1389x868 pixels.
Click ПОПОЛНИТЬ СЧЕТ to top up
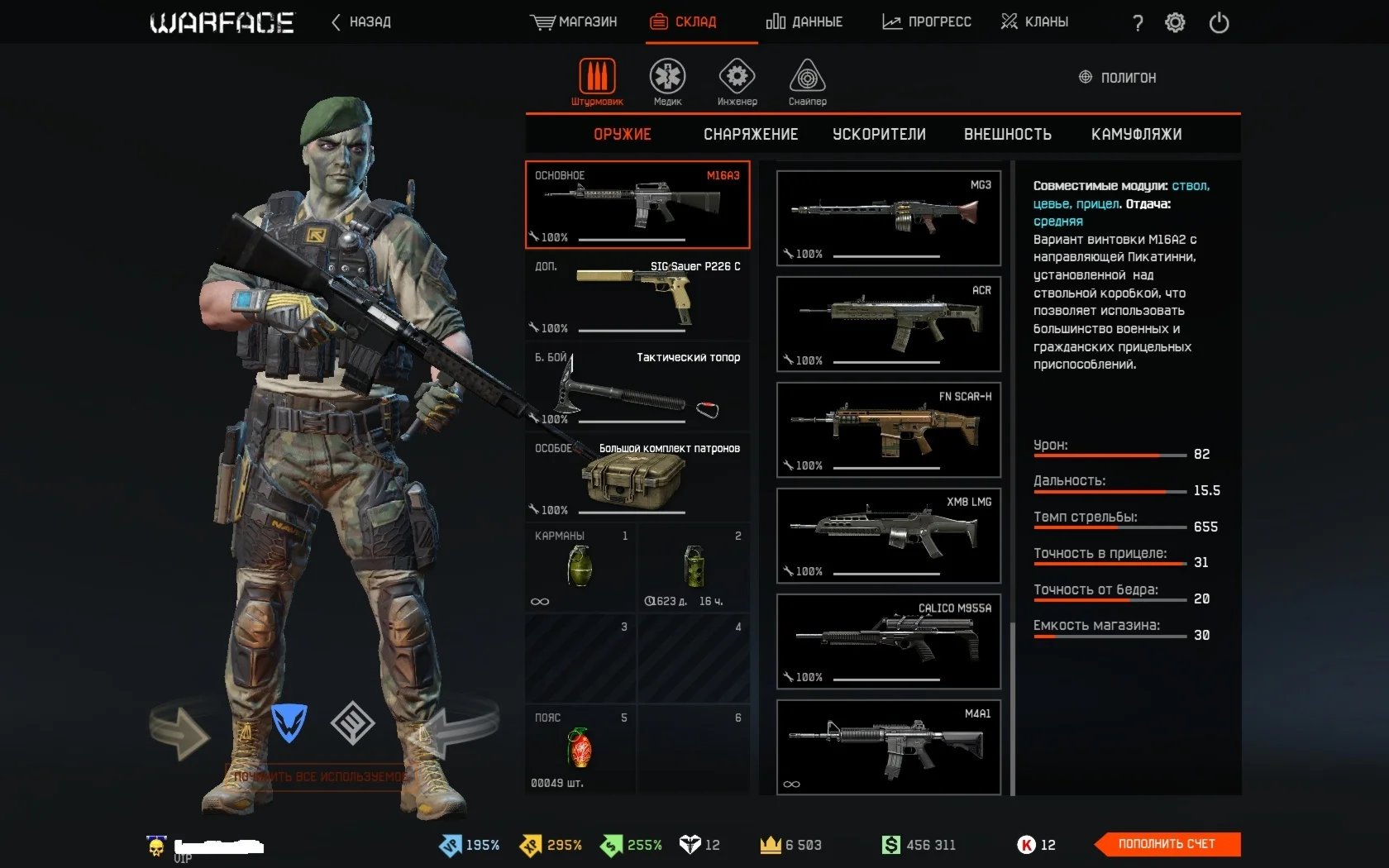pos(1167,844)
